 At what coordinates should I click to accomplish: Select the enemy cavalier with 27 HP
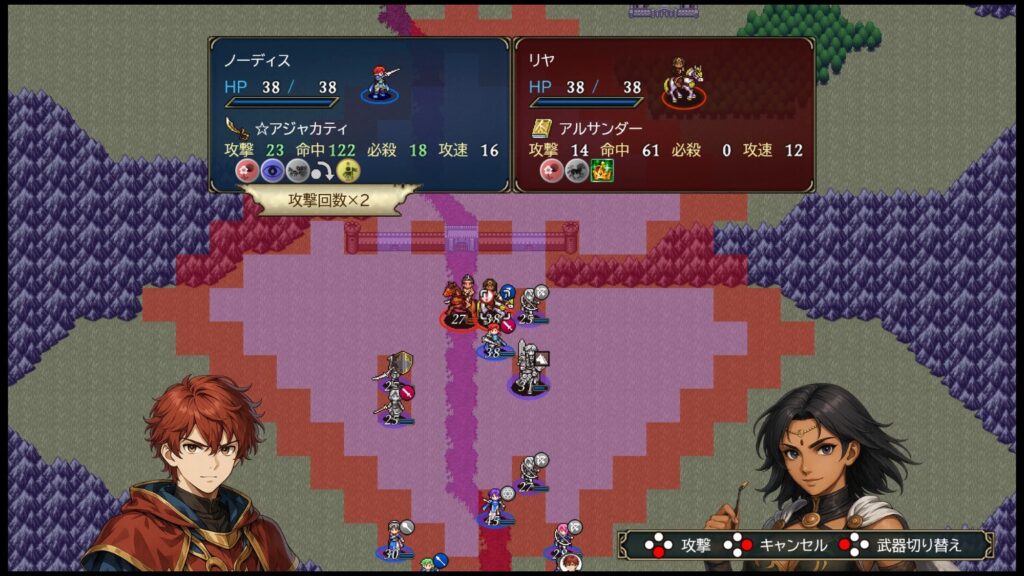tap(459, 305)
